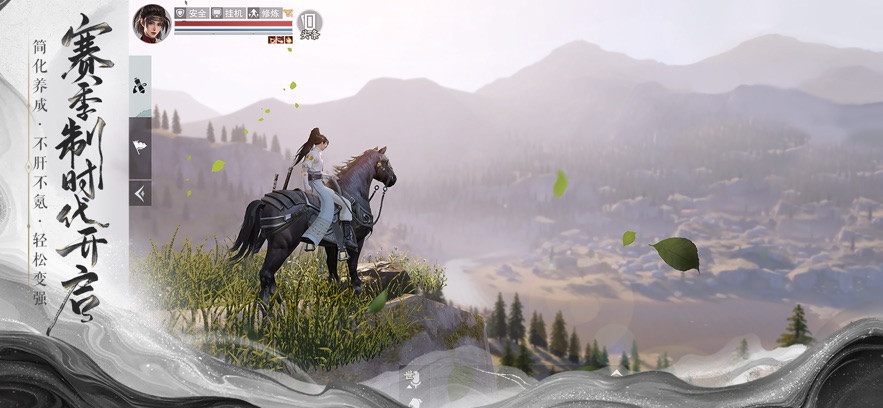The height and width of the screenshot is (408, 883).
Task: Switch to the flag team tab
Action: (140, 148)
